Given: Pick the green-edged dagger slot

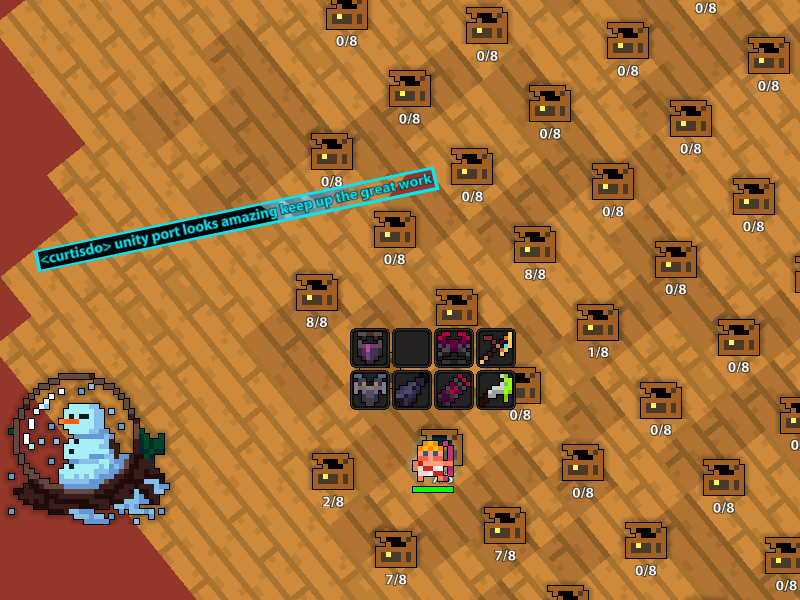Looking at the screenshot, I should pos(495,390).
